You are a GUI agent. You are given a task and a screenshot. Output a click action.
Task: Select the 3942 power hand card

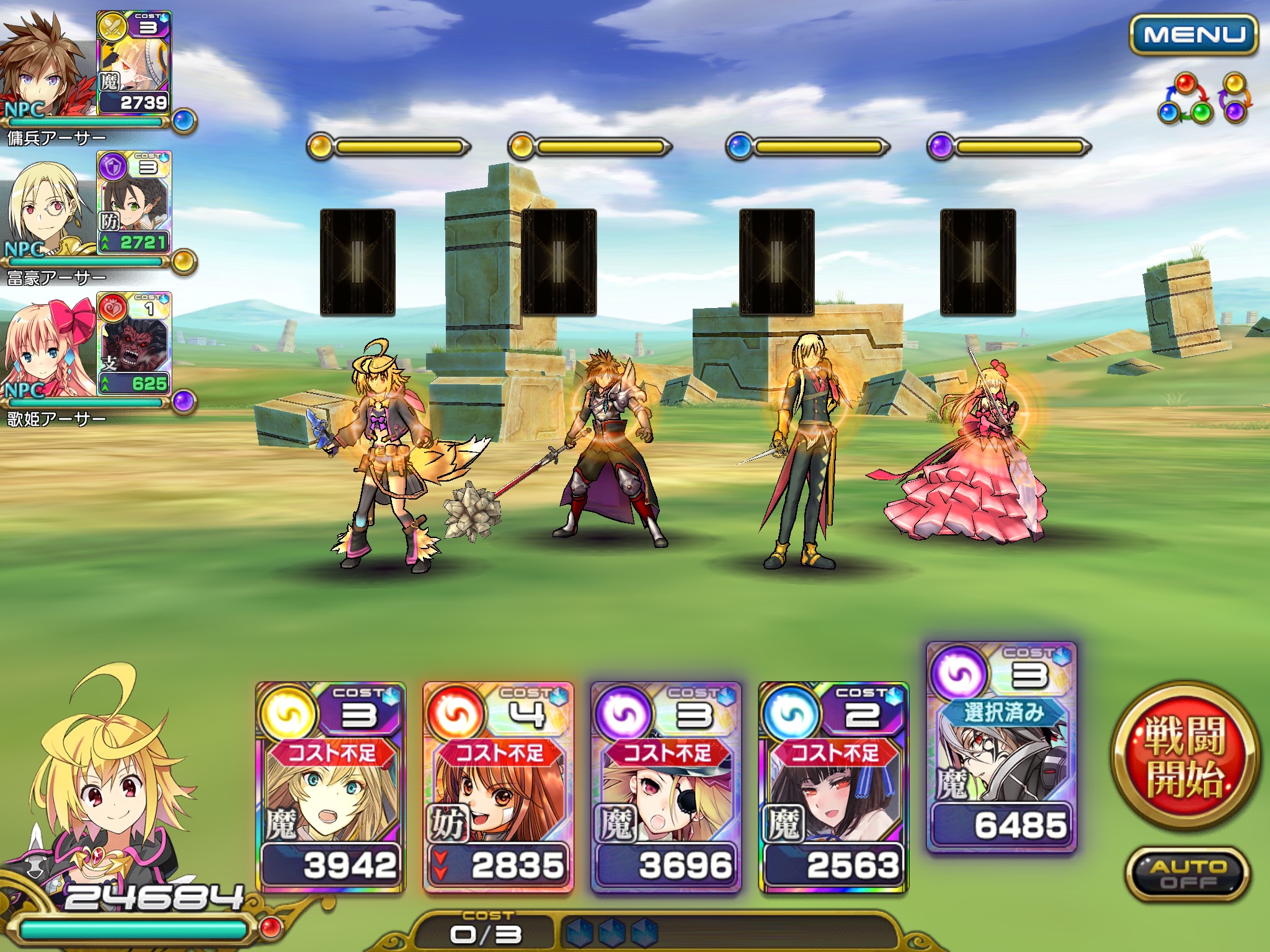[330, 787]
